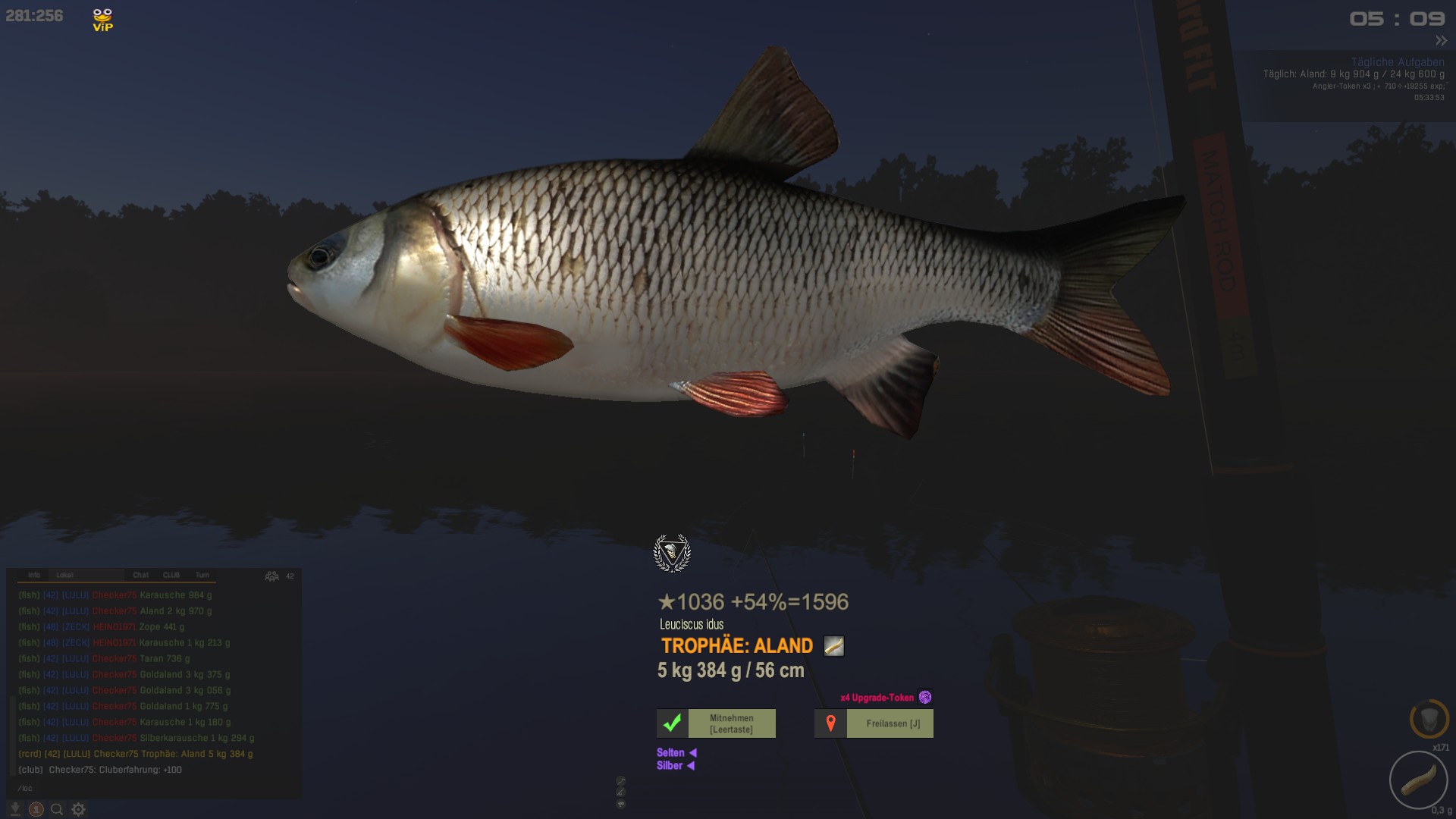Switch to the CLUB chat tab
This screenshot has width=1456, height=819.
click(171, 576)
